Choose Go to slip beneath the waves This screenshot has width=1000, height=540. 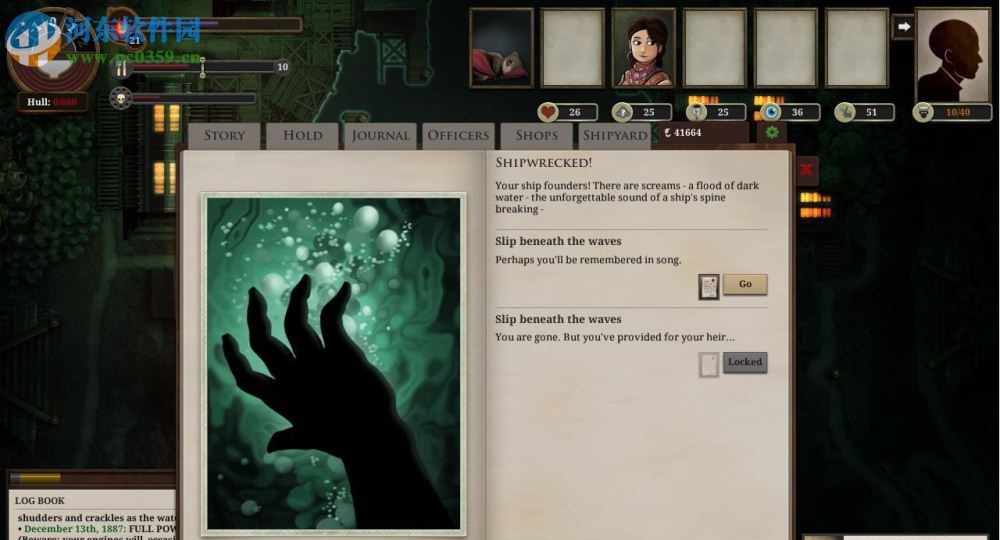(745, 284)
